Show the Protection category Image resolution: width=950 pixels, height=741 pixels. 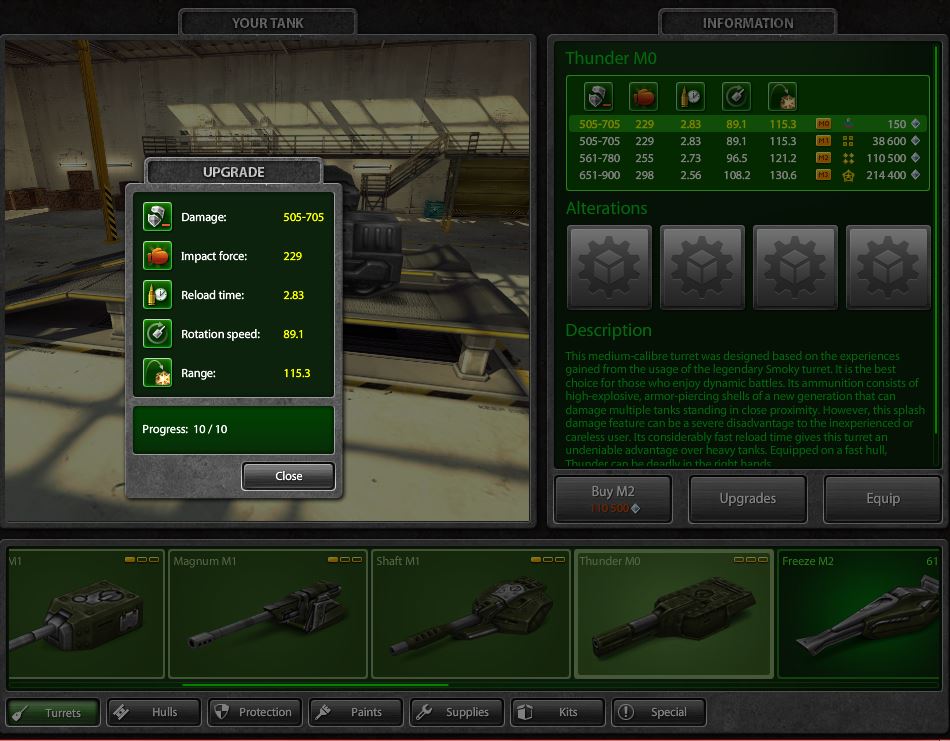pos(254,712)
